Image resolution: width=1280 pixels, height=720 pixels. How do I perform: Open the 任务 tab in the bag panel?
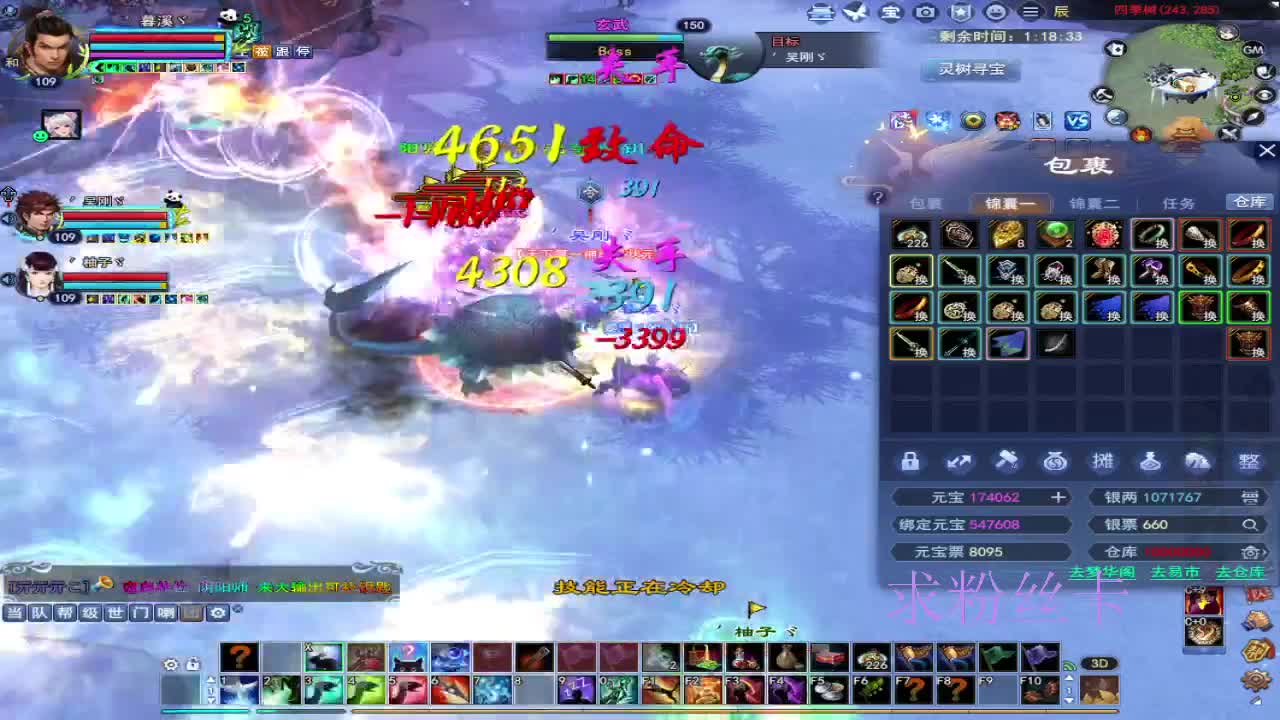(x=1178, y=201)
